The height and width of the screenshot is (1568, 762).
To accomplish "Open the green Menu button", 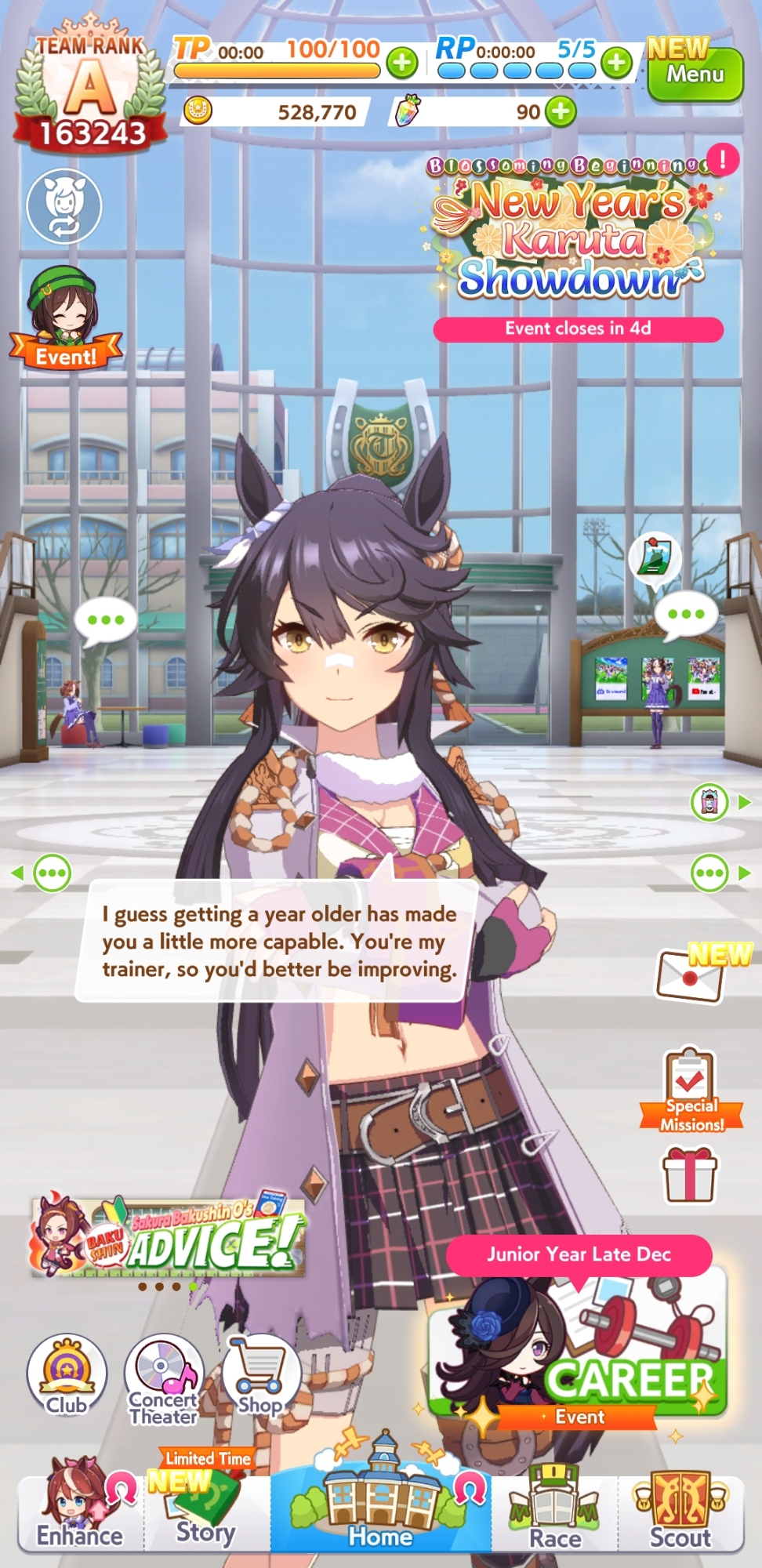I will (695, 74).
